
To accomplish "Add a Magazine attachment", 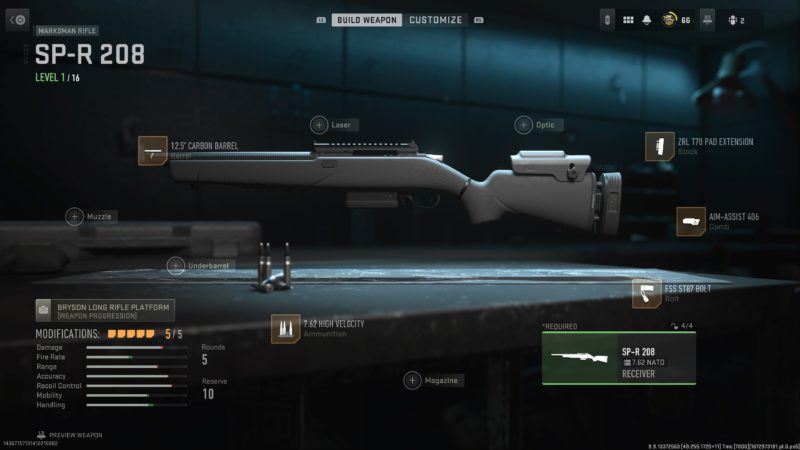I will 413,380.
